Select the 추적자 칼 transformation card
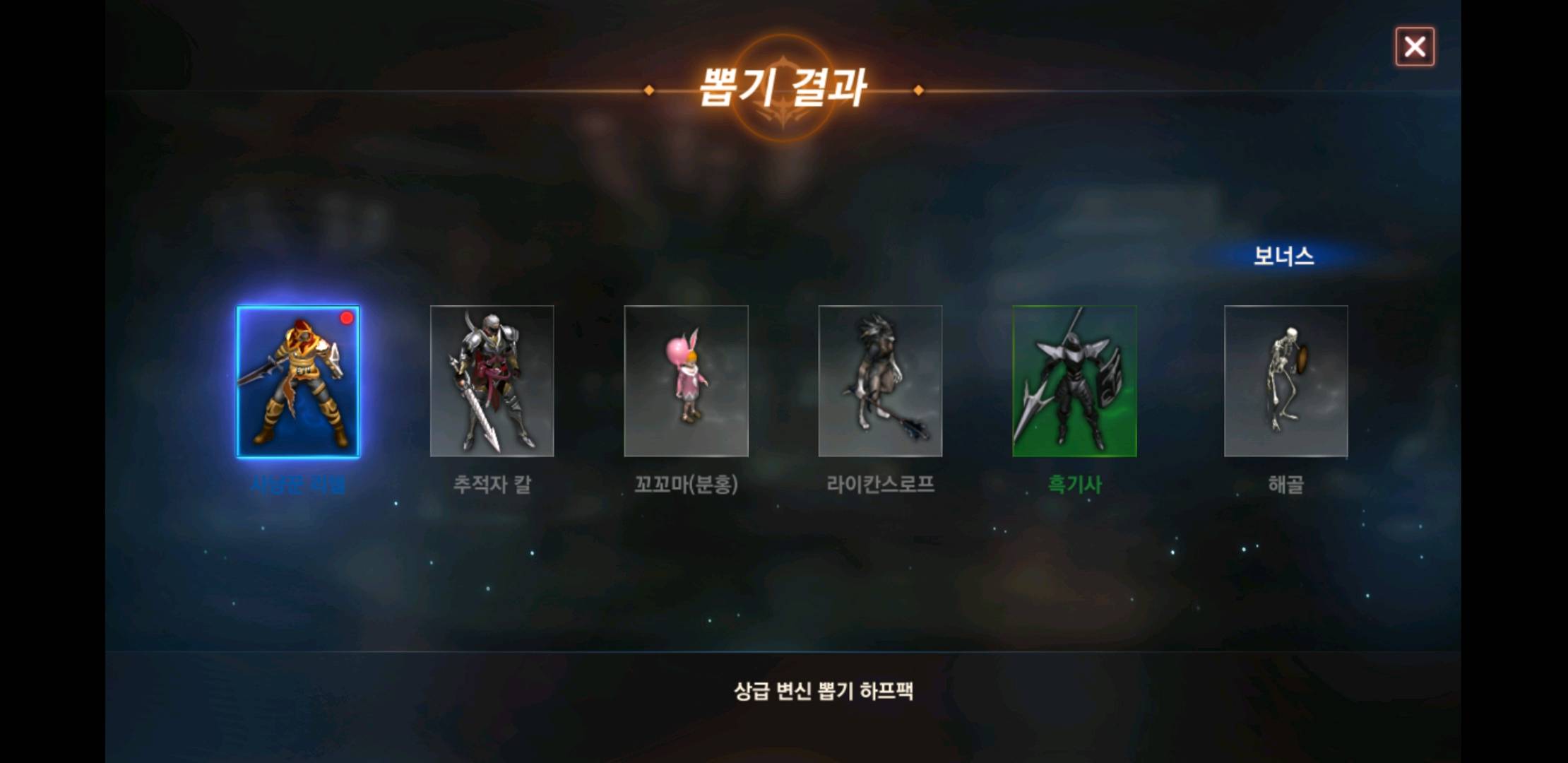1568x763 pixels. tap(492, 381)
